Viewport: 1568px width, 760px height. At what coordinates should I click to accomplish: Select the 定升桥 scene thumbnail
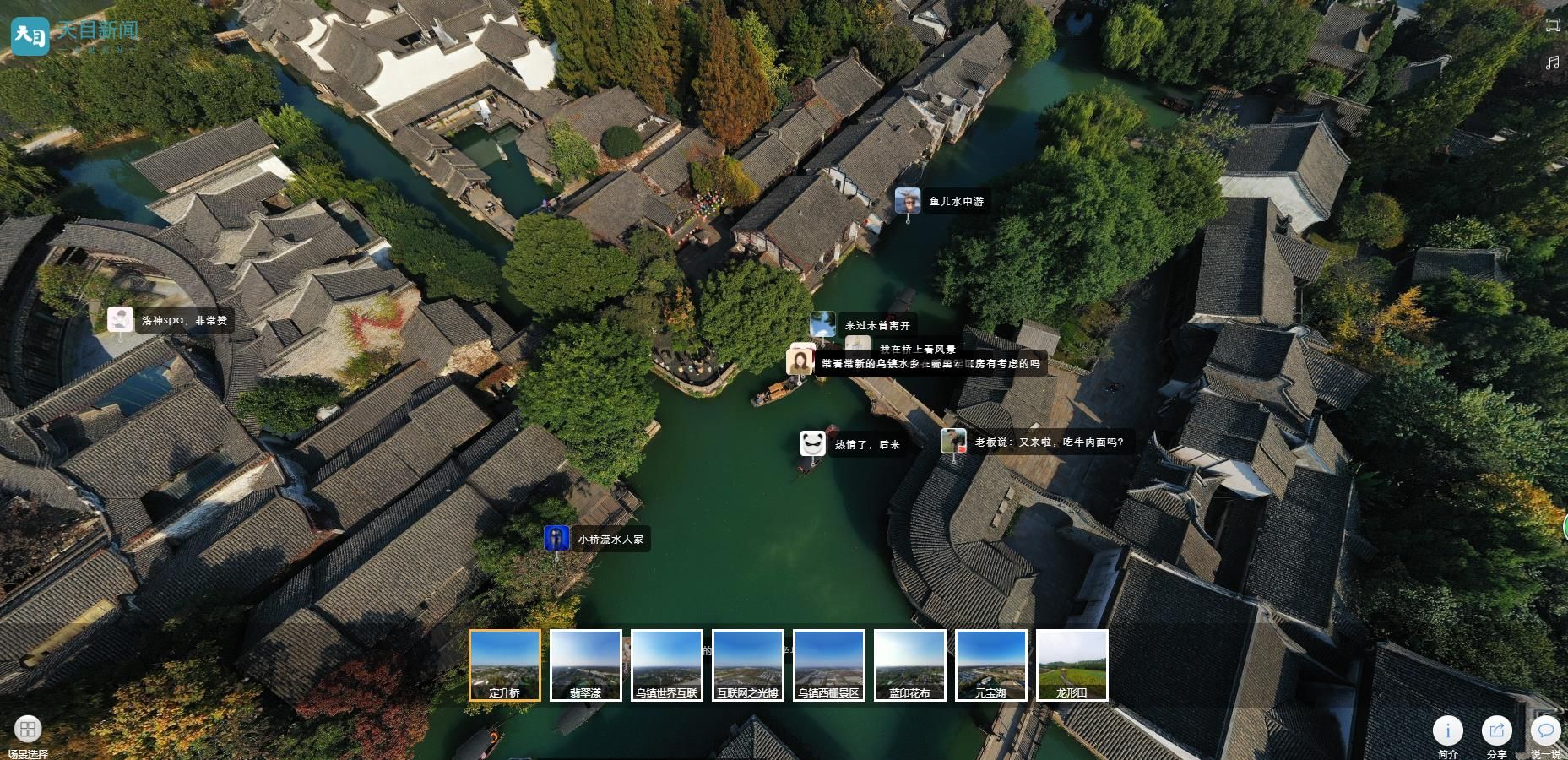click(x=505, y=665)
